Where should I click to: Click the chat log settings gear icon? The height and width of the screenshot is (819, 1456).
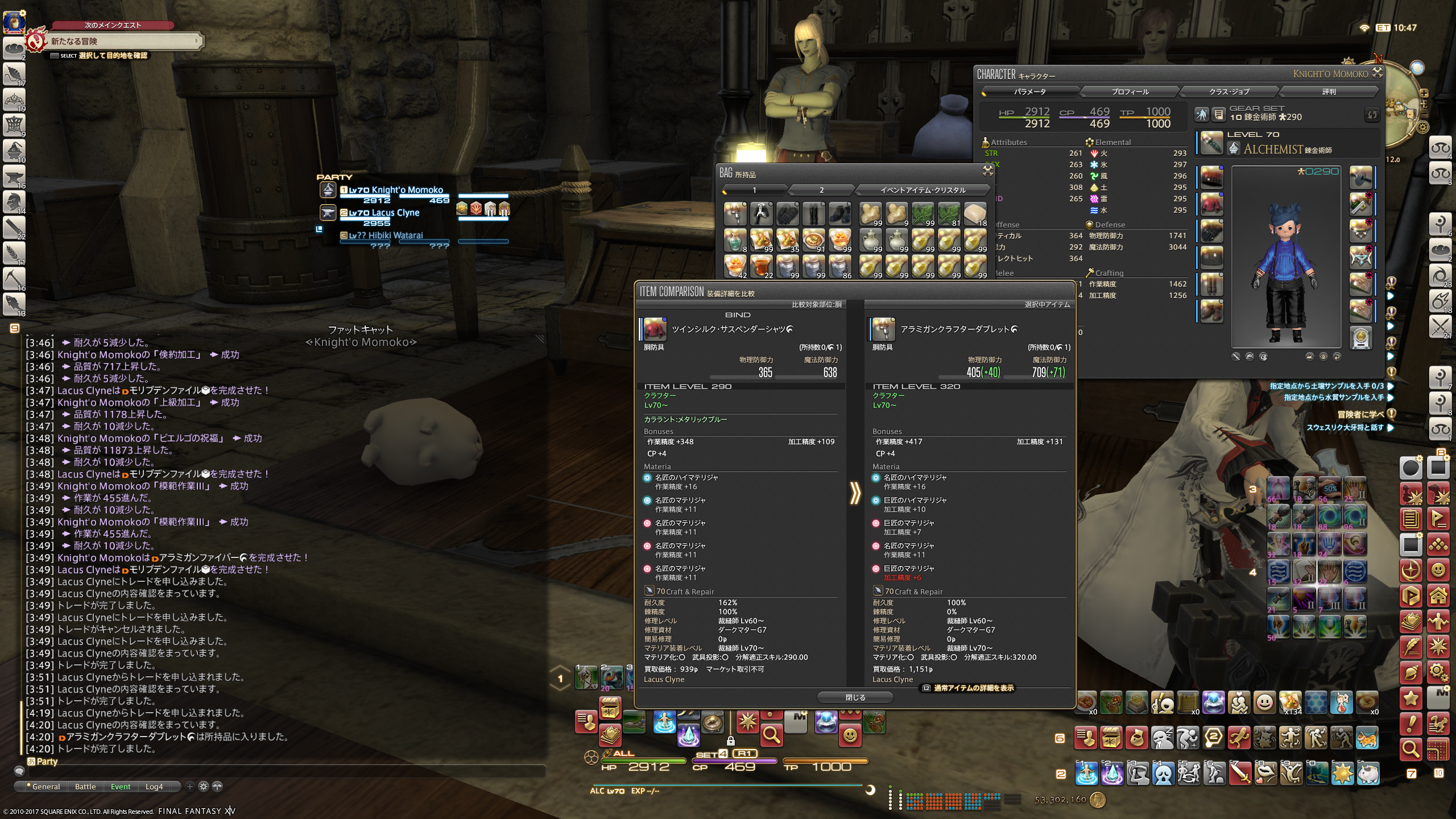coord(204,787)
